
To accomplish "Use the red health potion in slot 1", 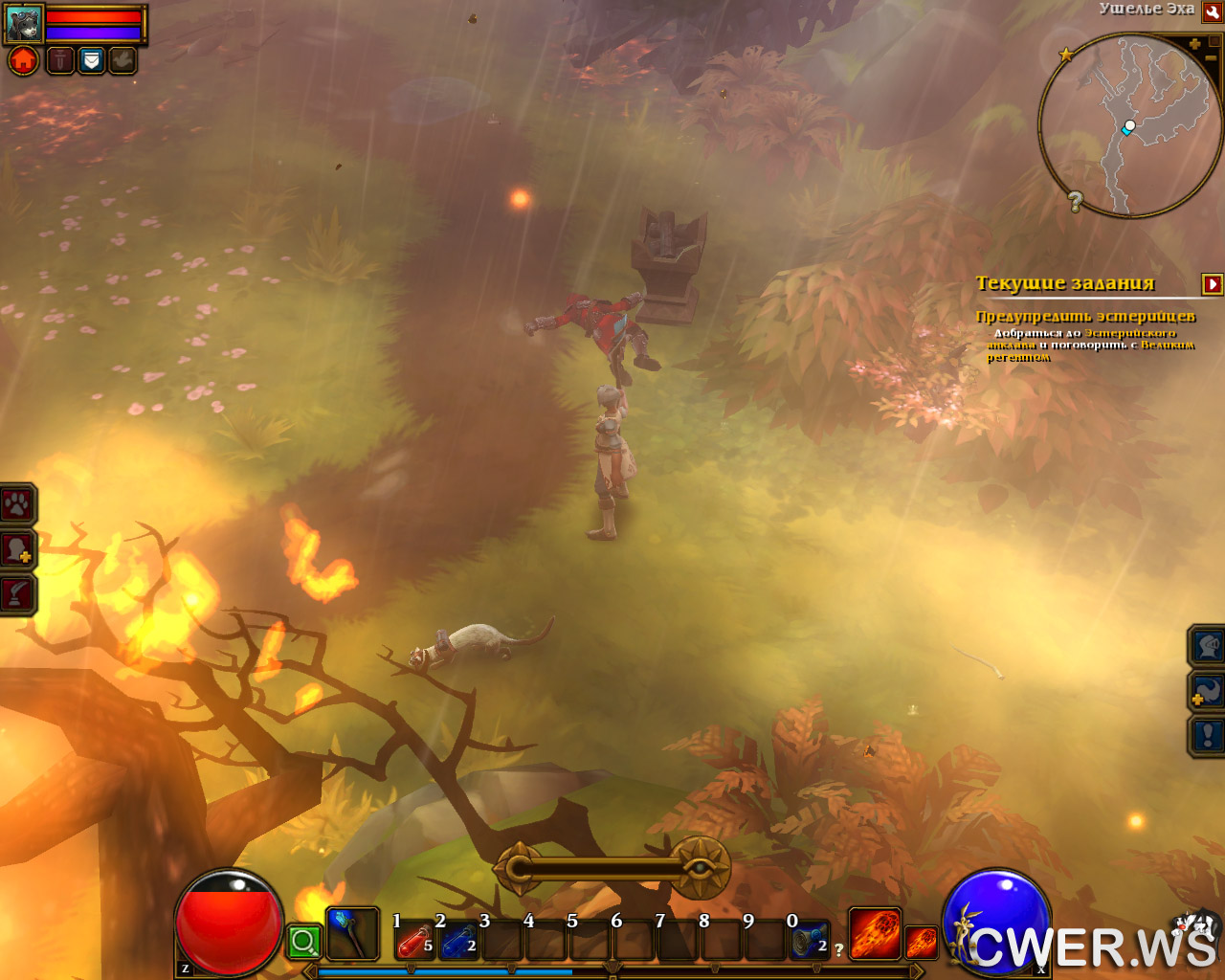I will pyautogui.click(x=415, y=941).
